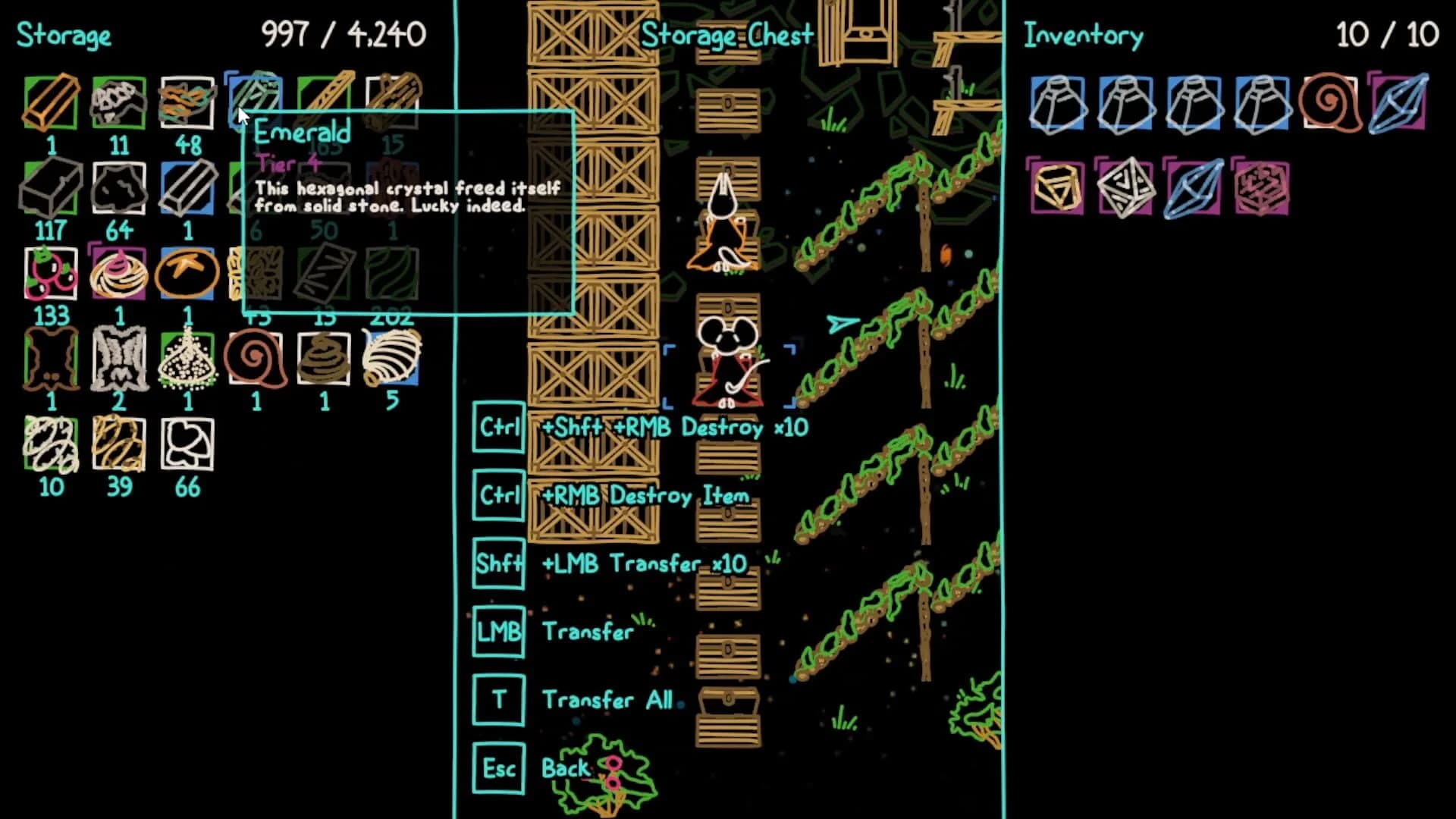This screenshot has width=1456, height=819.
Task: Click the T Transfer All control
Action: click(499, 699)
